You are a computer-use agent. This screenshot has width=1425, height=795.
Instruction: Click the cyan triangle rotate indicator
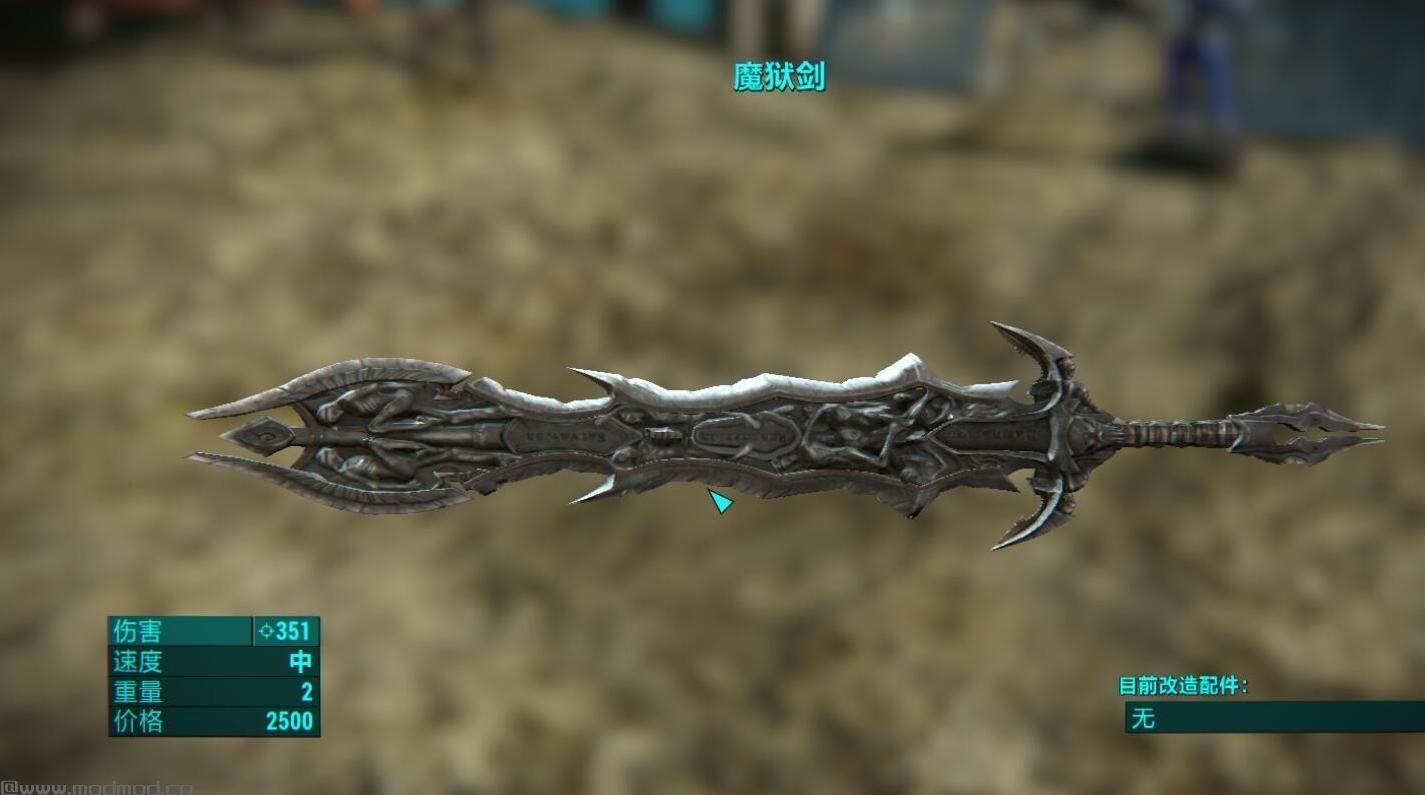719,499
